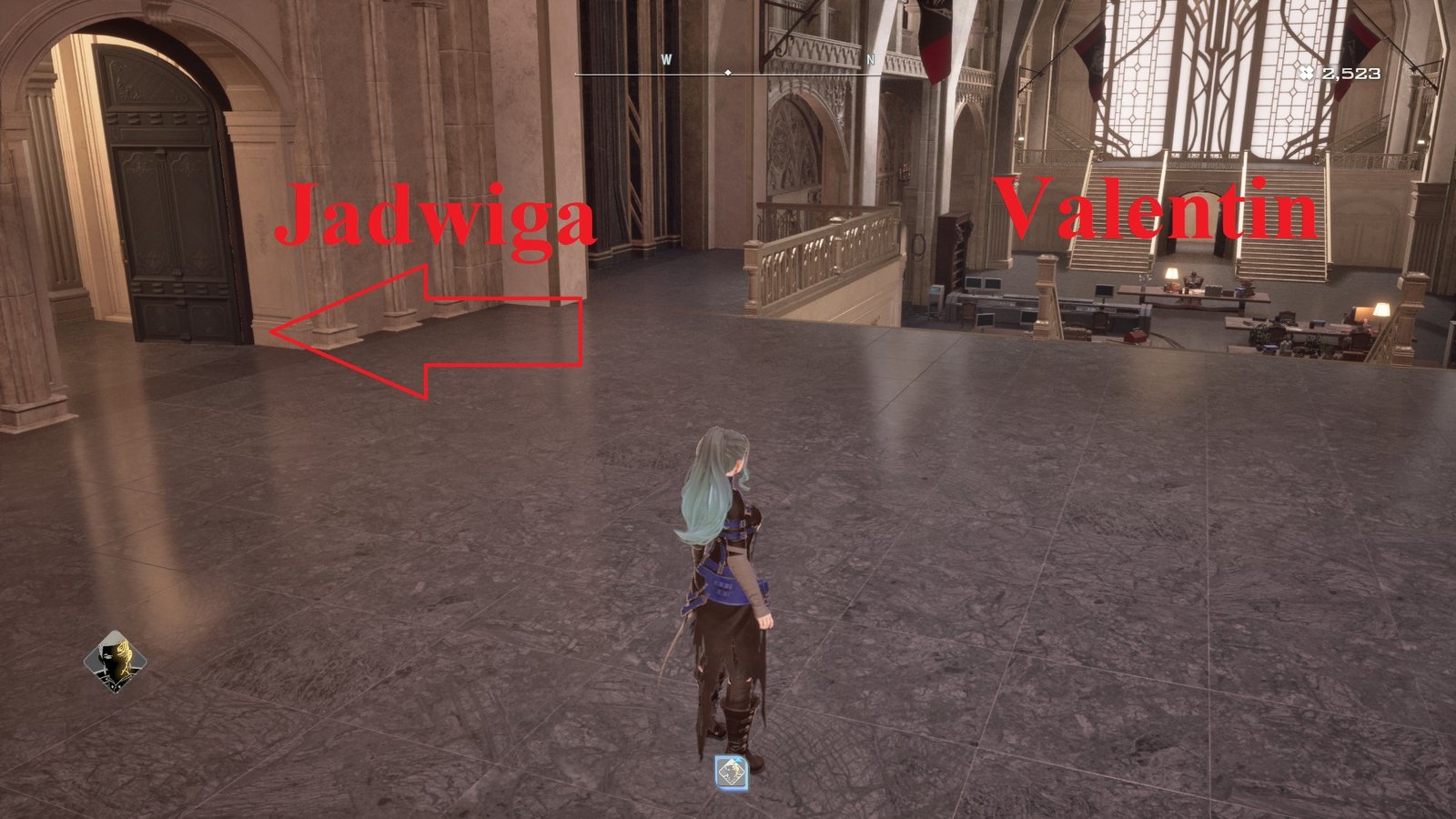Click the Valentin label text
The width and height of the screenshot is (1456, 819).
[1158, 209]
